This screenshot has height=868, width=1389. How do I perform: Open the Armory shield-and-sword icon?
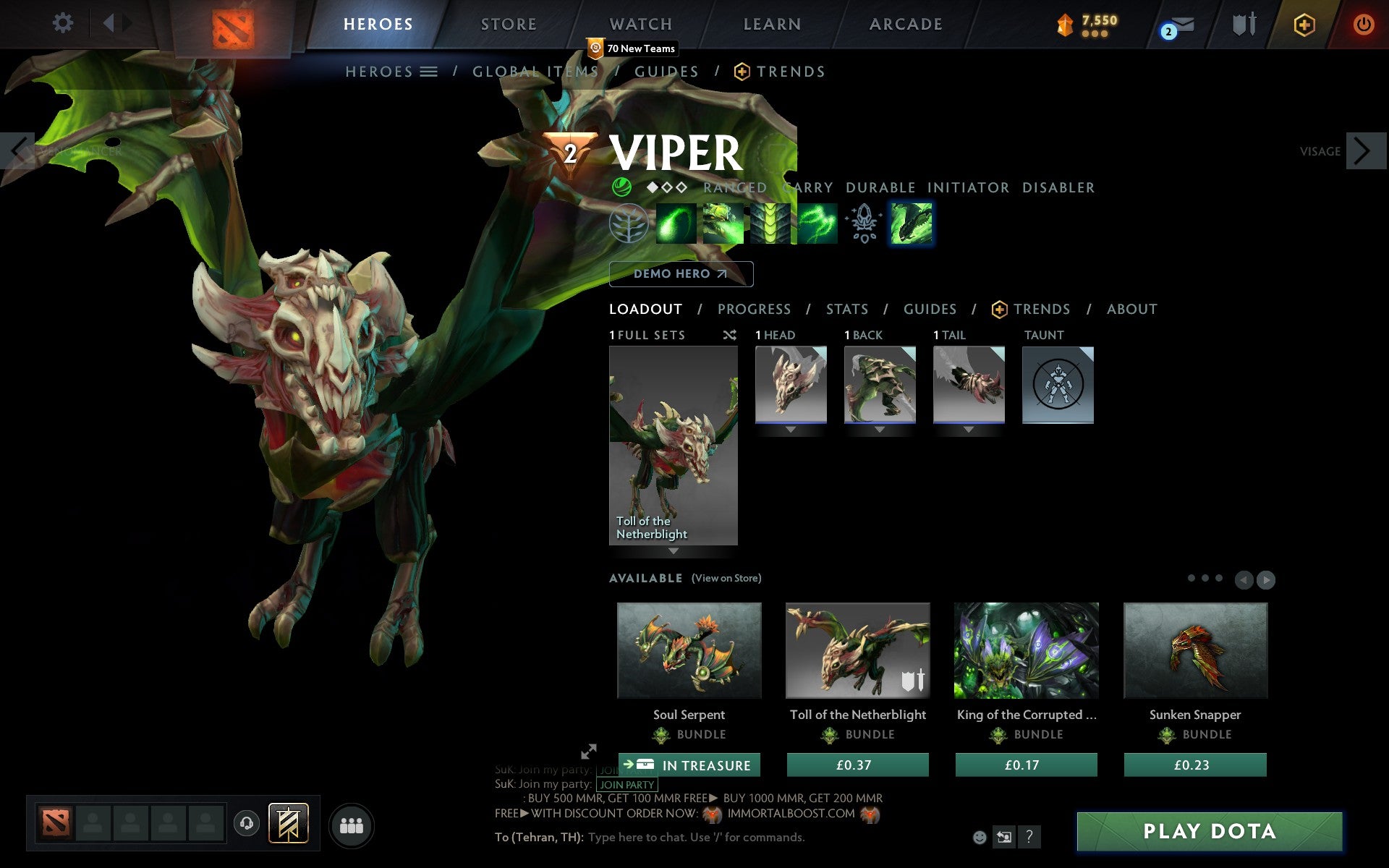click(x=1243, y=24)
